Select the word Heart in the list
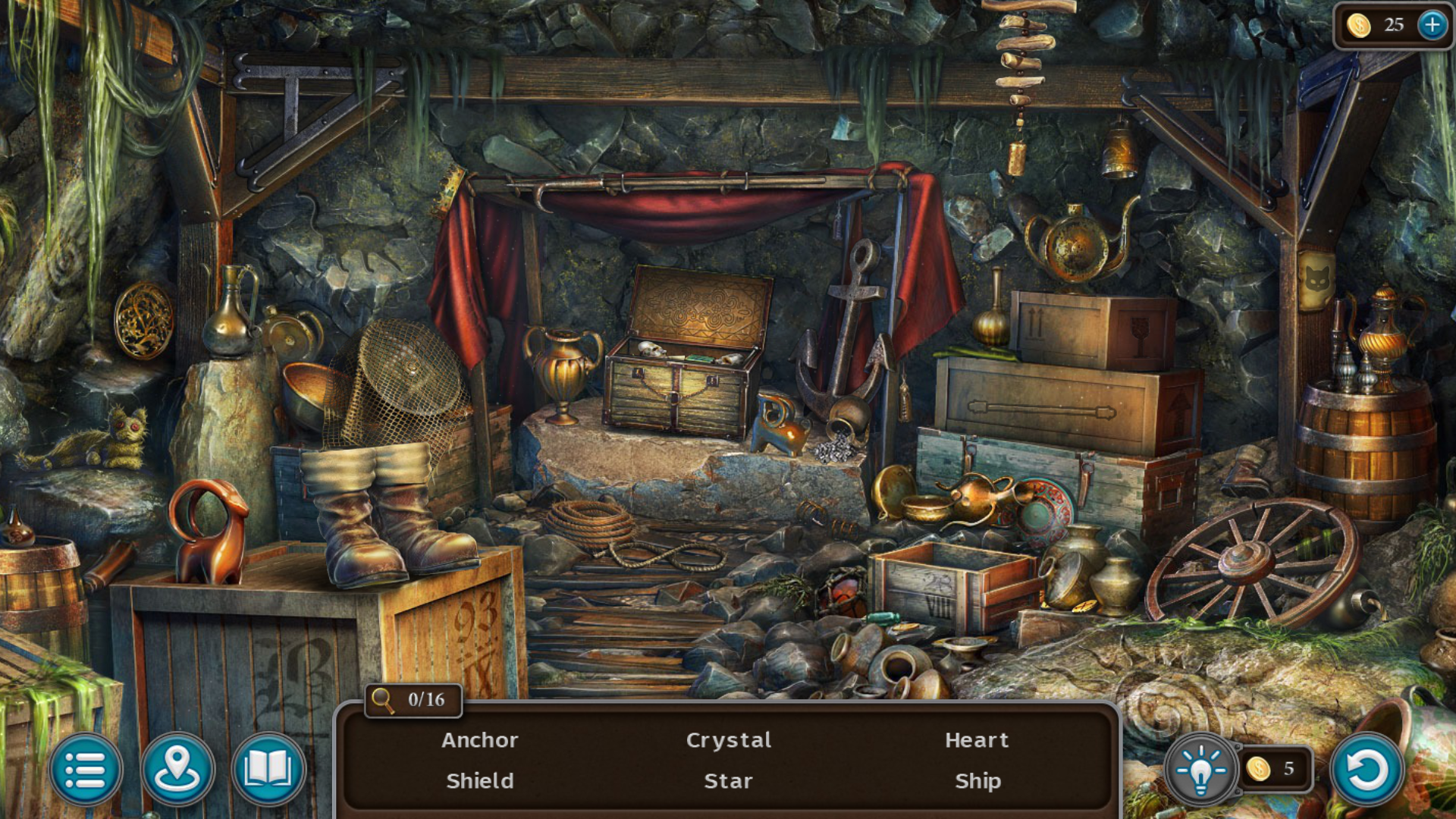This screenshot has height=819, width=1456. [x=977, y=741]
